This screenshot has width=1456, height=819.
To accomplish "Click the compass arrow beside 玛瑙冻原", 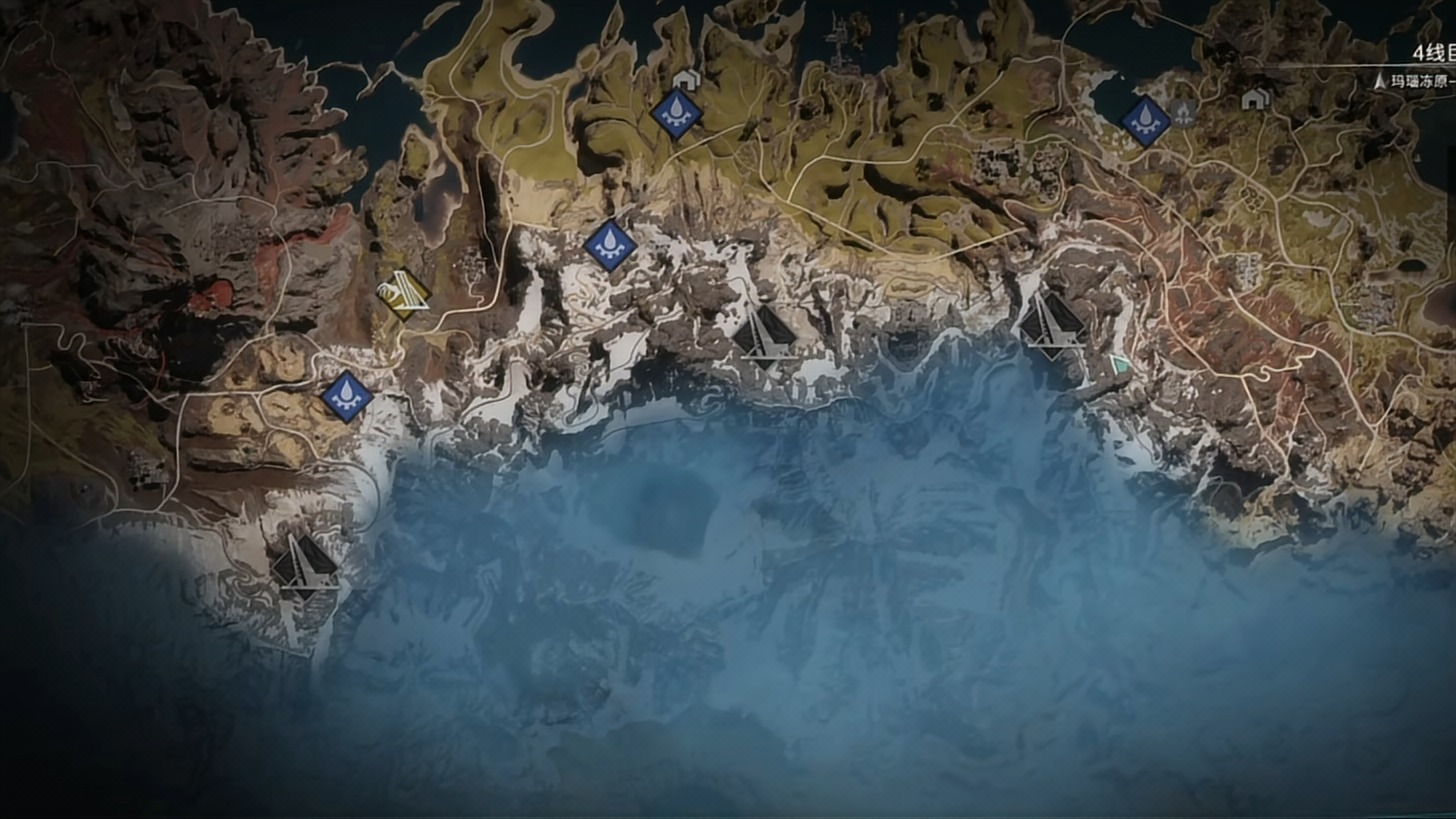I will (1379, 80).
